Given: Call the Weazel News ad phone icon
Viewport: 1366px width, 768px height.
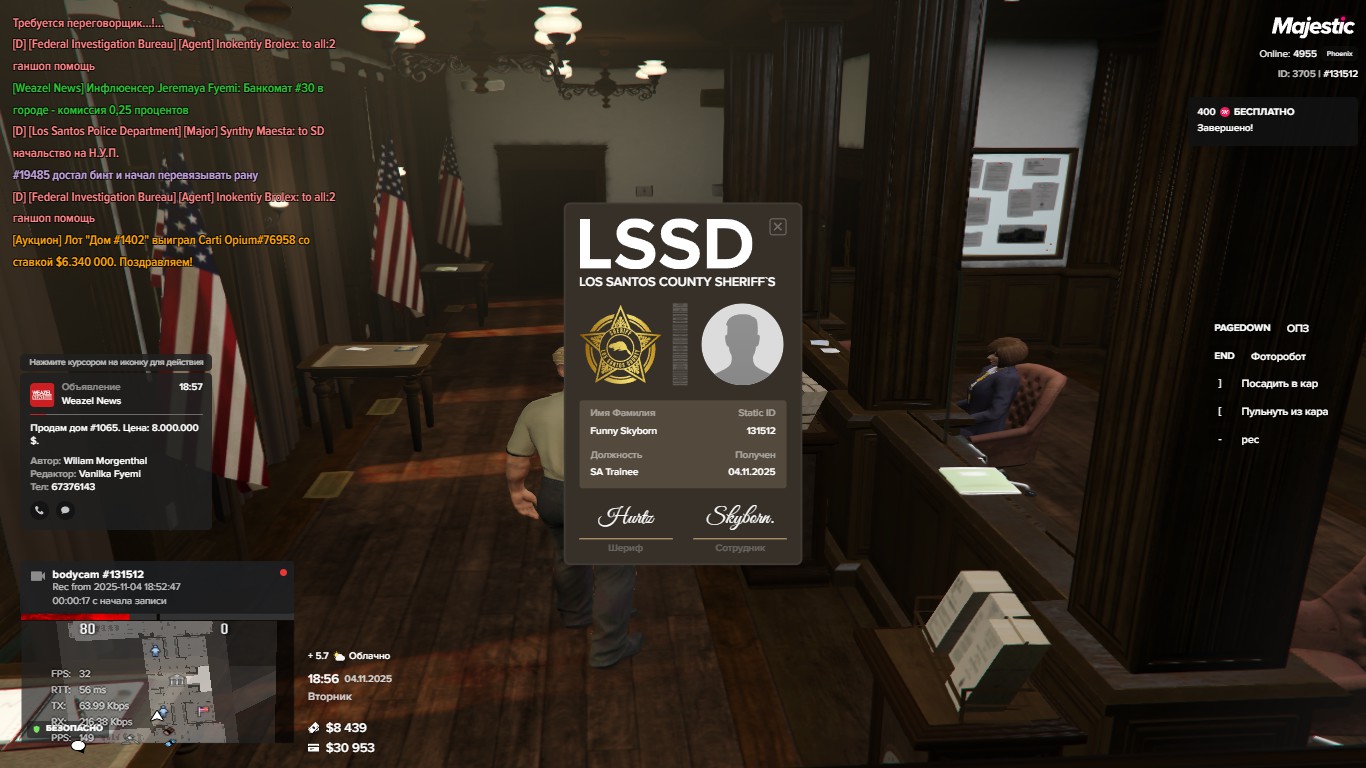Looking at the screenshot, I should 39,510.
